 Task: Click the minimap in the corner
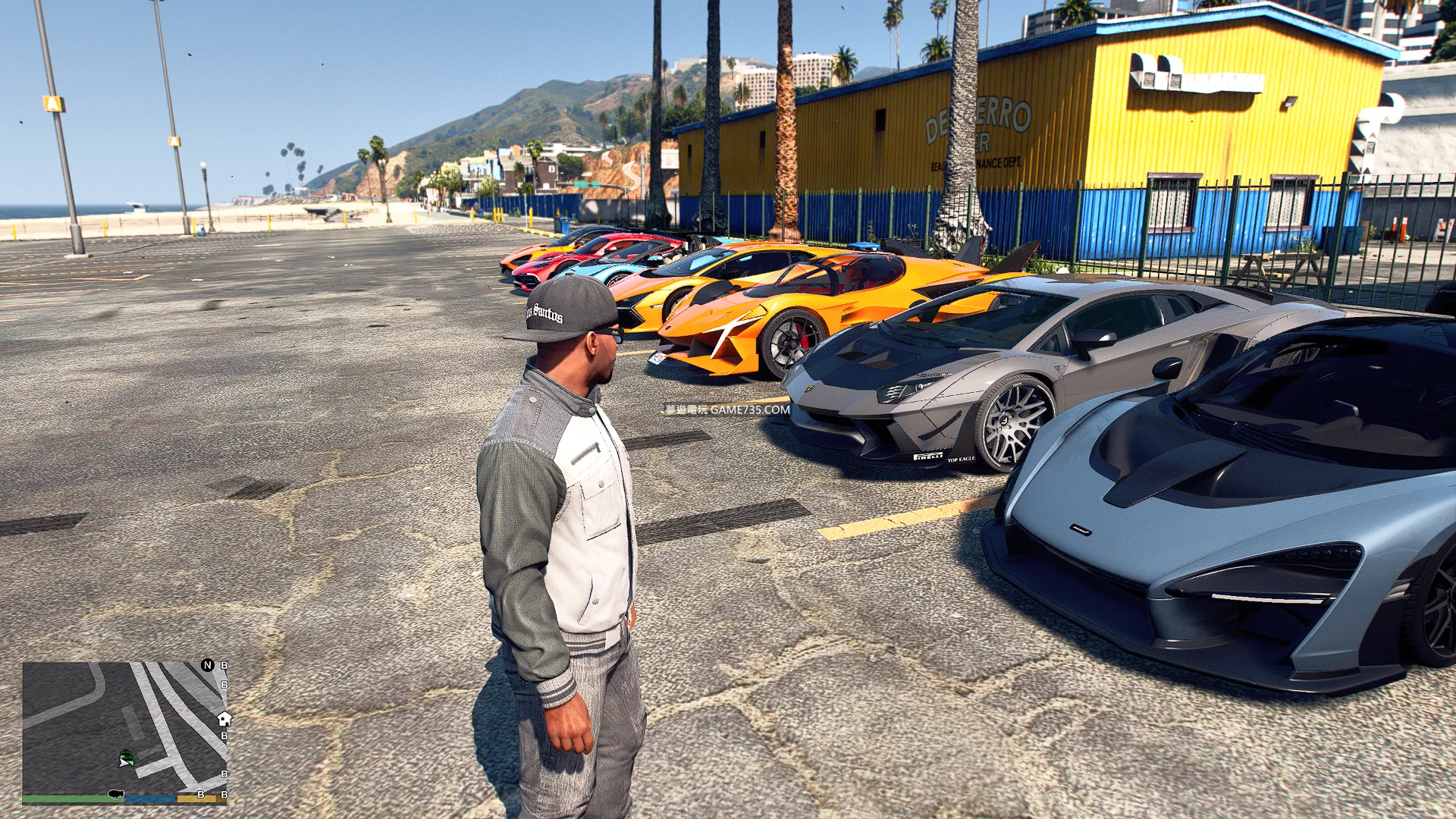[x=125, y=728]
